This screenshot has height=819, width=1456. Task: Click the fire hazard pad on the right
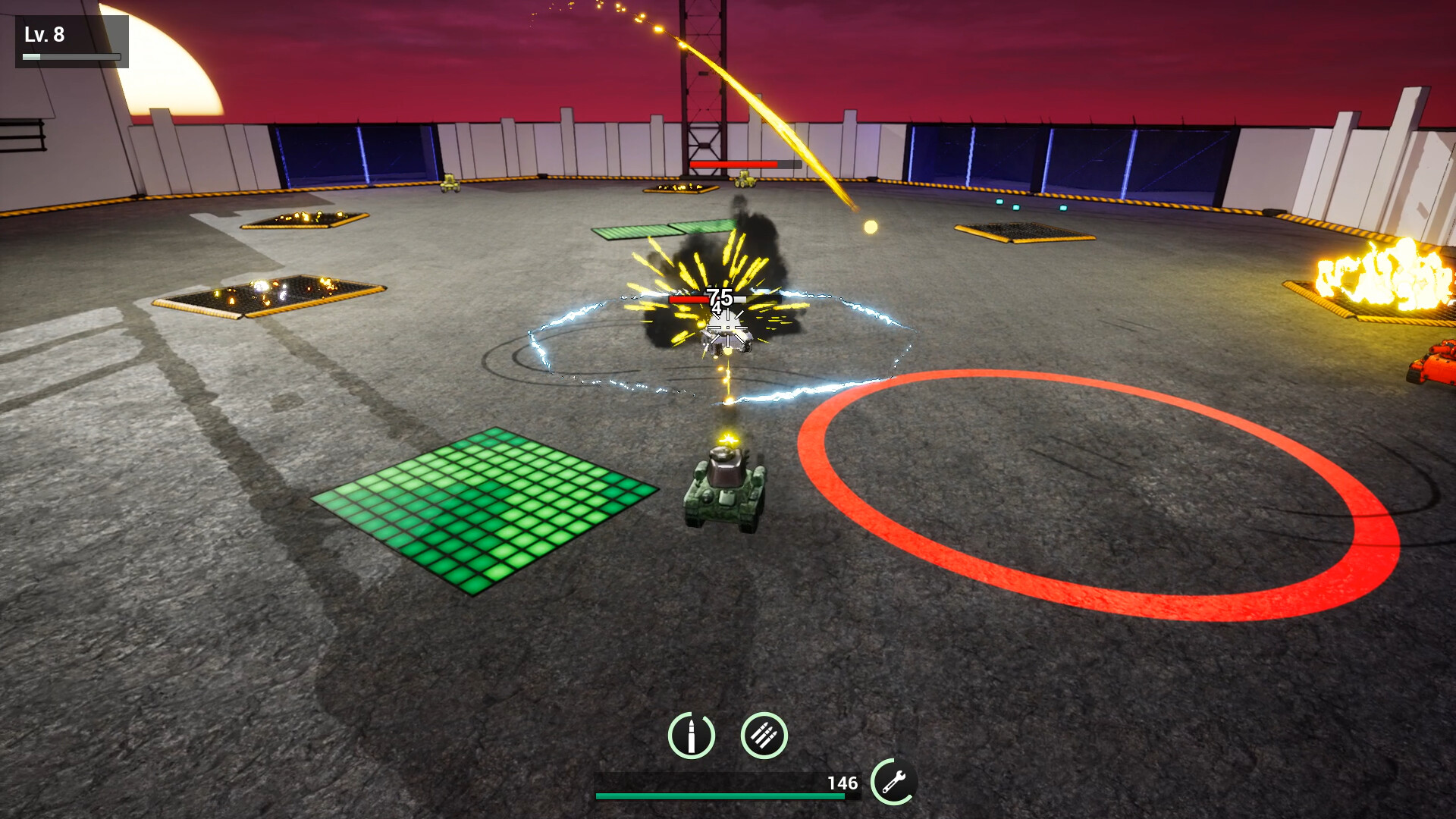coord(1373,281)
